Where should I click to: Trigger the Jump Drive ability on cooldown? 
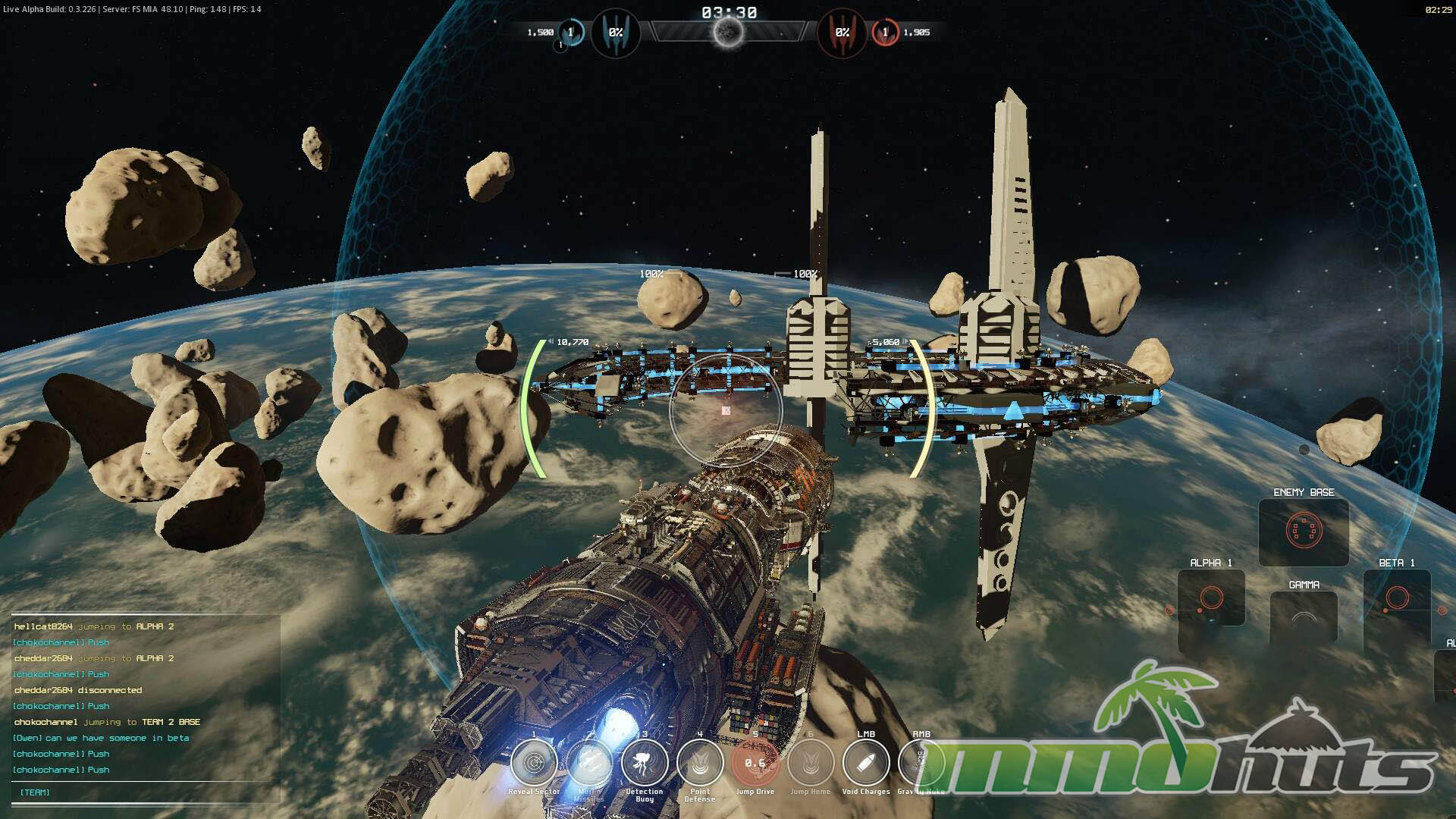pyautogui.click(x=755, y=763)
